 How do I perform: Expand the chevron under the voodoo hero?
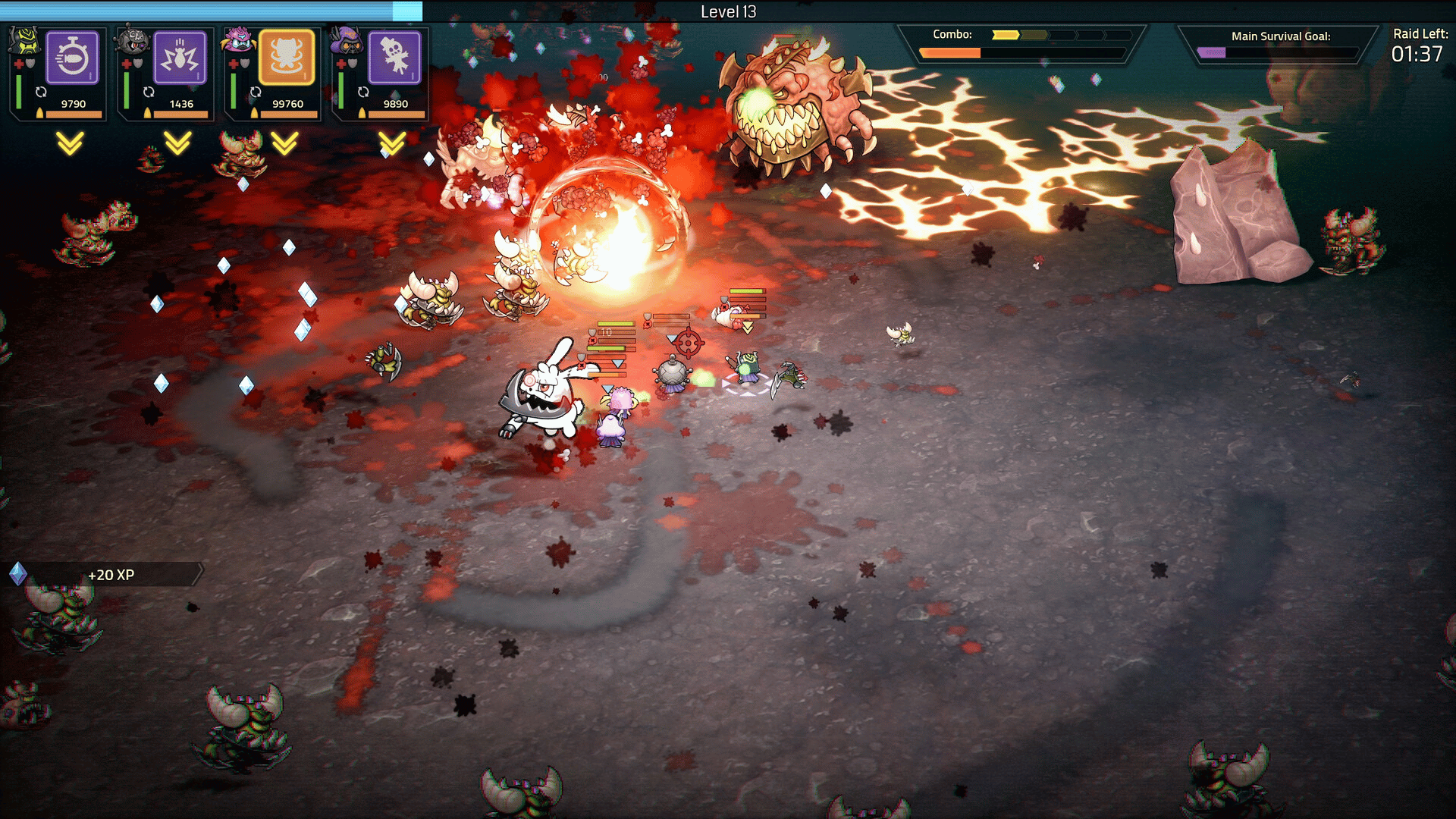coord(392,143)
